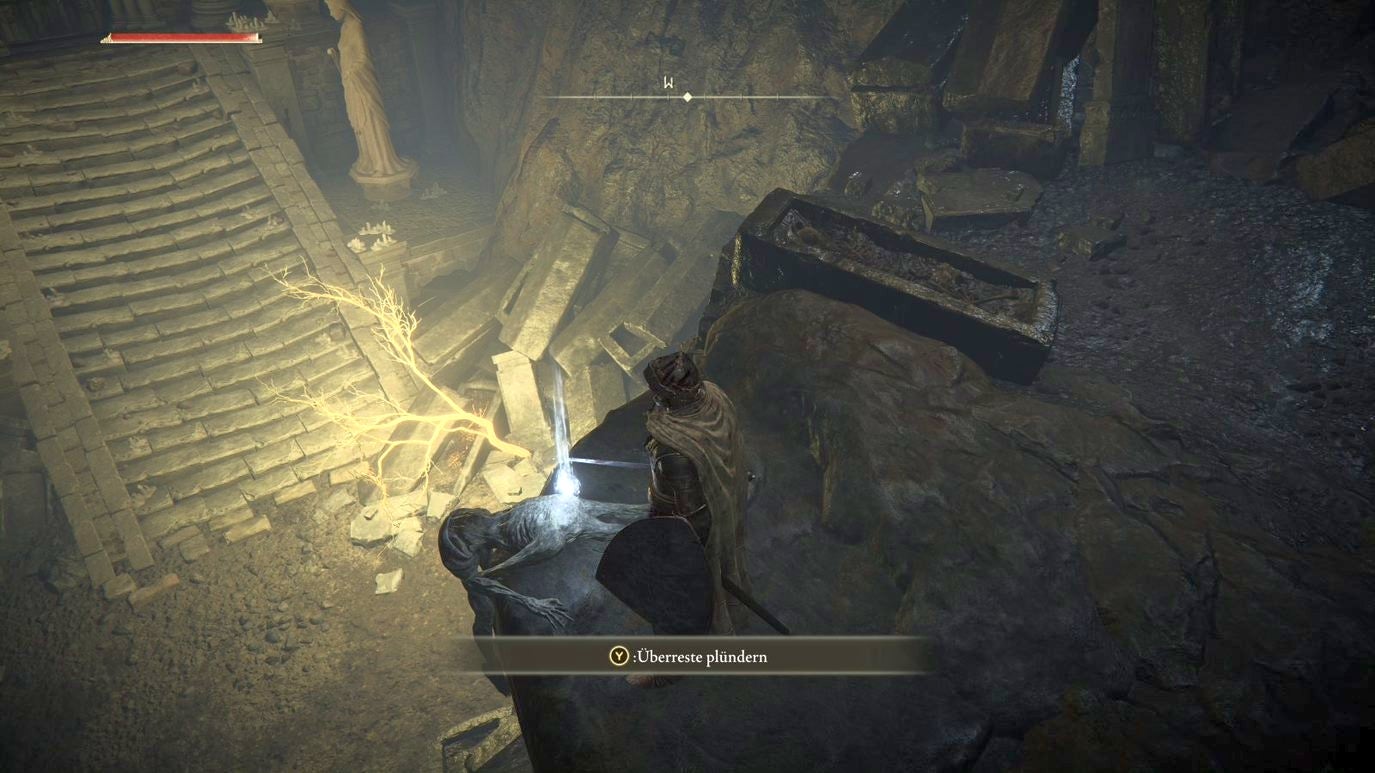This screenshot has height=773, width=1375.
Task: Click the diamond marker on the compass
Action: click(x=687, y=97)
